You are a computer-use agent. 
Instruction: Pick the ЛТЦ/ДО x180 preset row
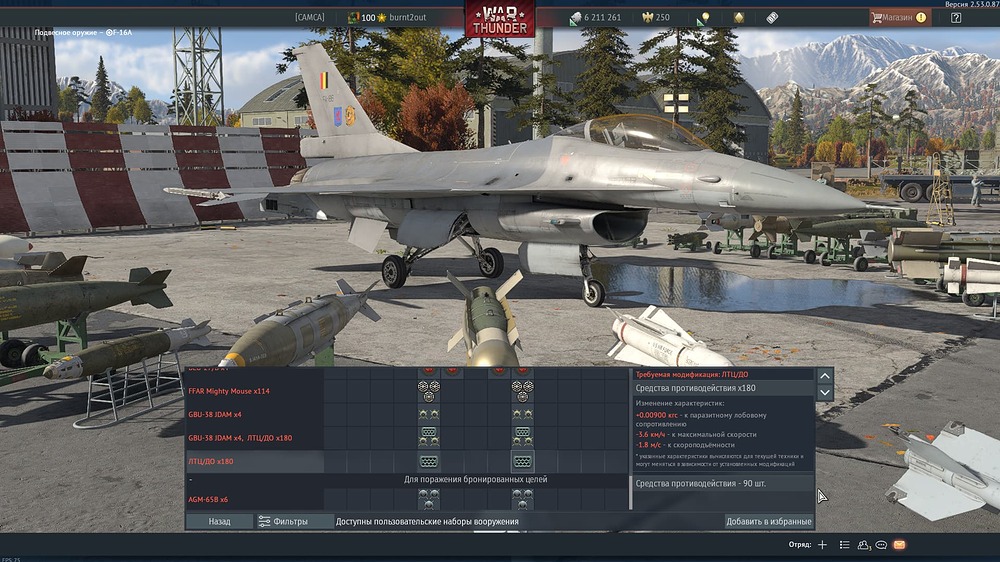pos(211,462)
